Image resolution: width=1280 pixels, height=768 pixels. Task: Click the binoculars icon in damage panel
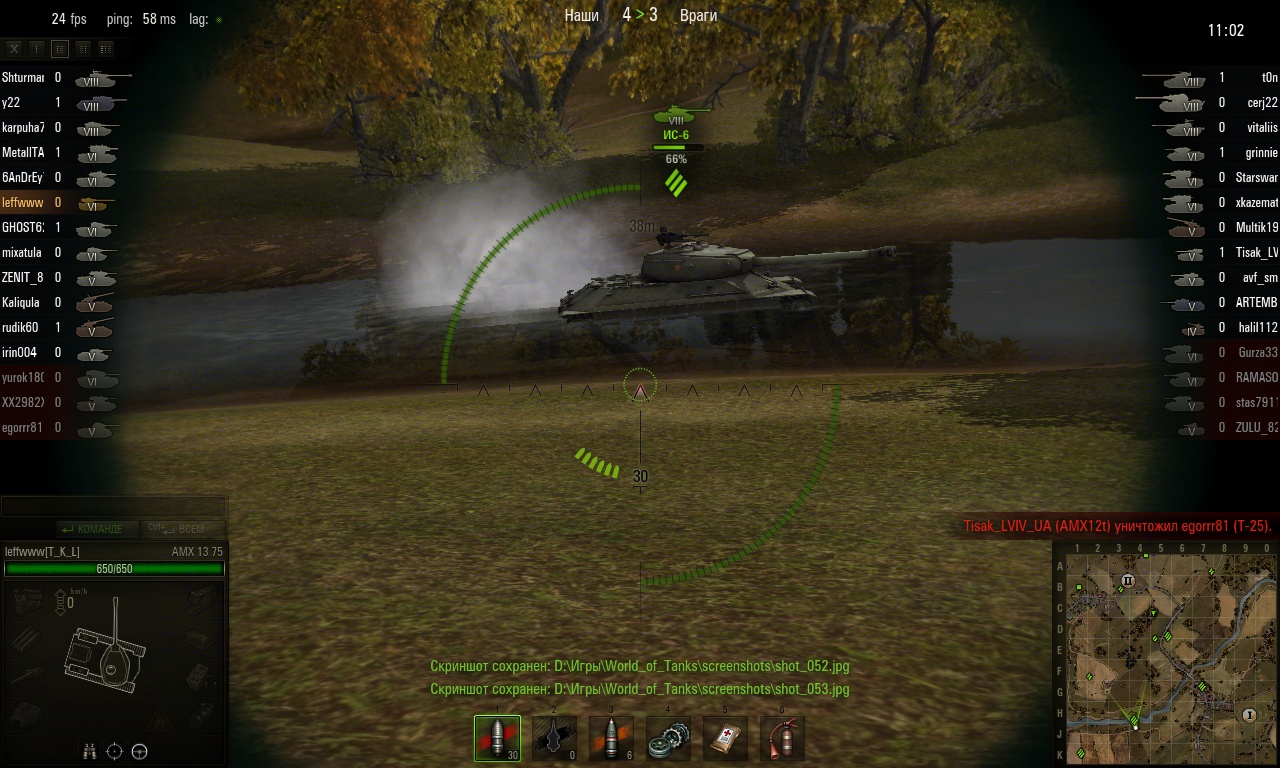90,751
